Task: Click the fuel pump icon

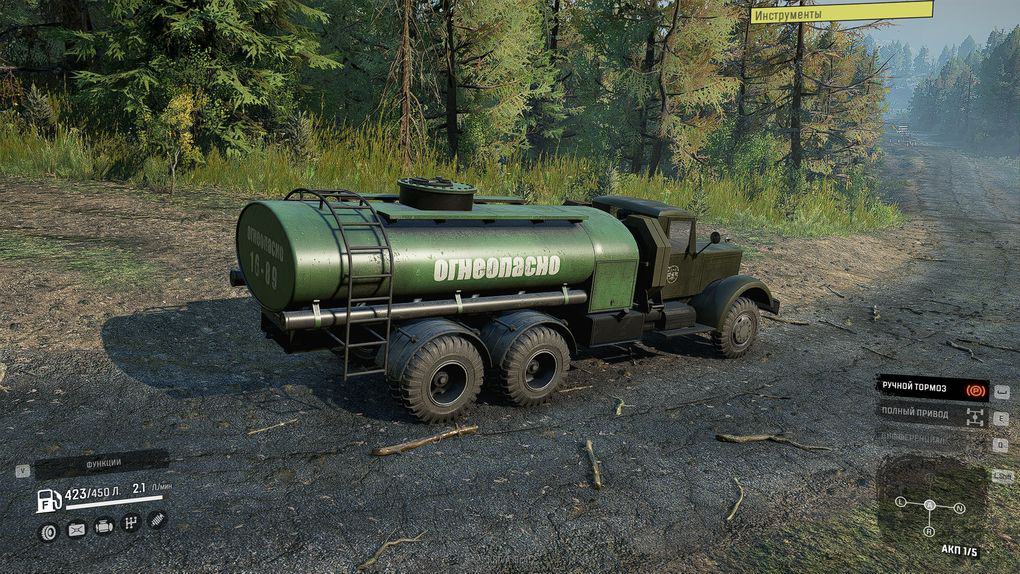Action: [49, 500]
